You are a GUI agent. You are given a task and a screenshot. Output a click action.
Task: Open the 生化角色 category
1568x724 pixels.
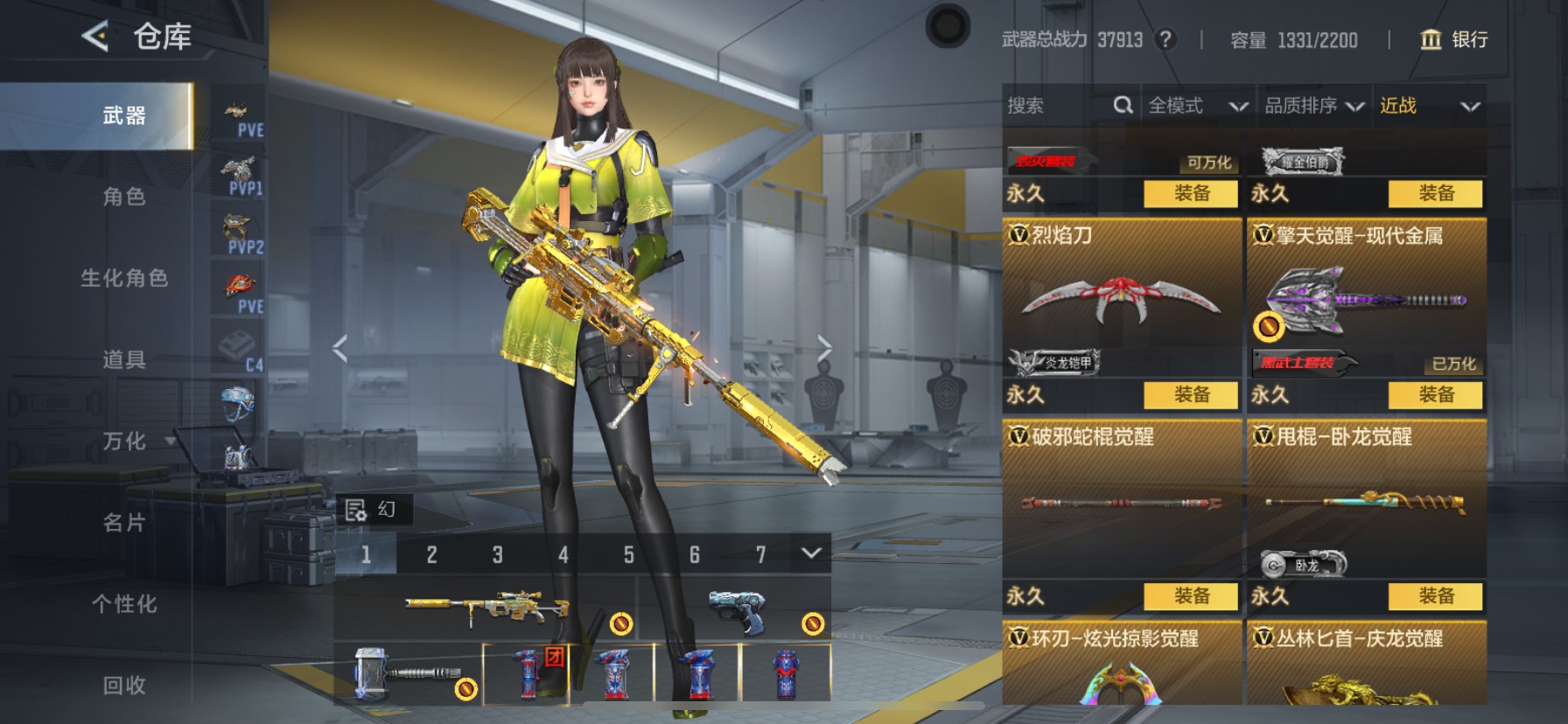[124, 278]
